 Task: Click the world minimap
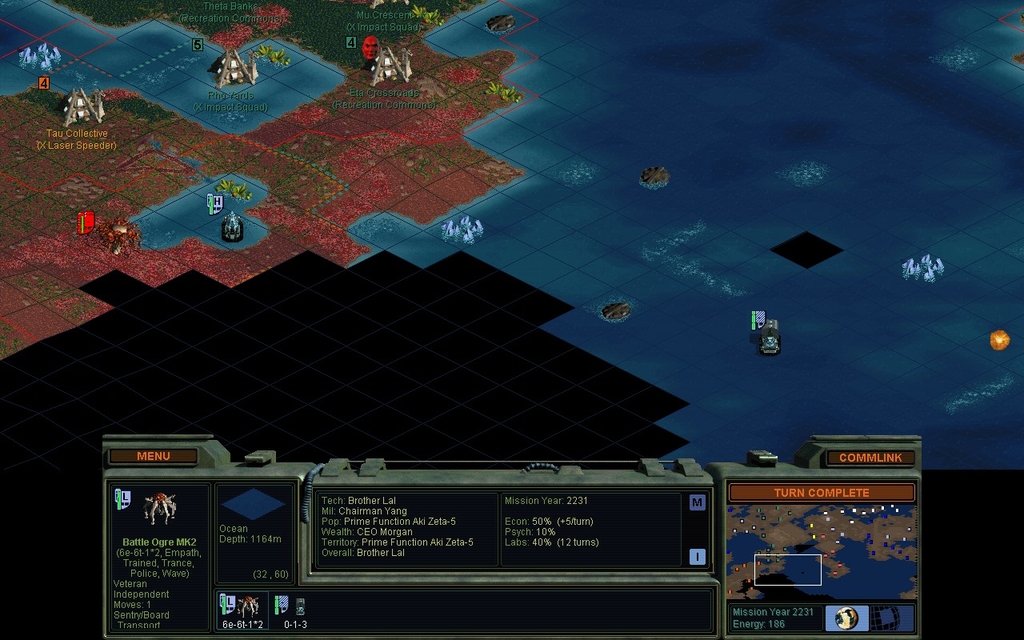click(821, 551)
